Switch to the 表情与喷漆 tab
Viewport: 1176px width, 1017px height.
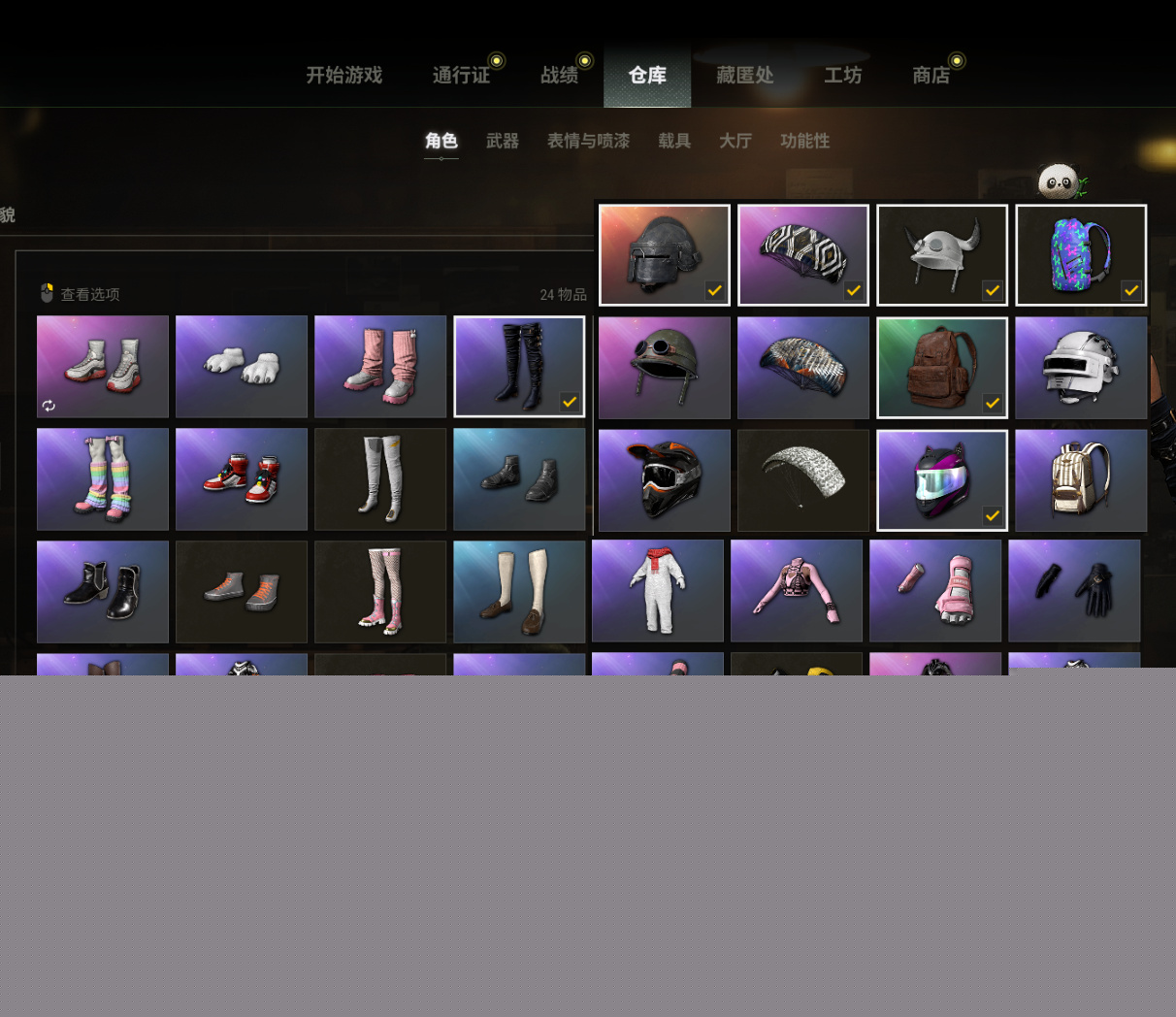coord(588,141)
